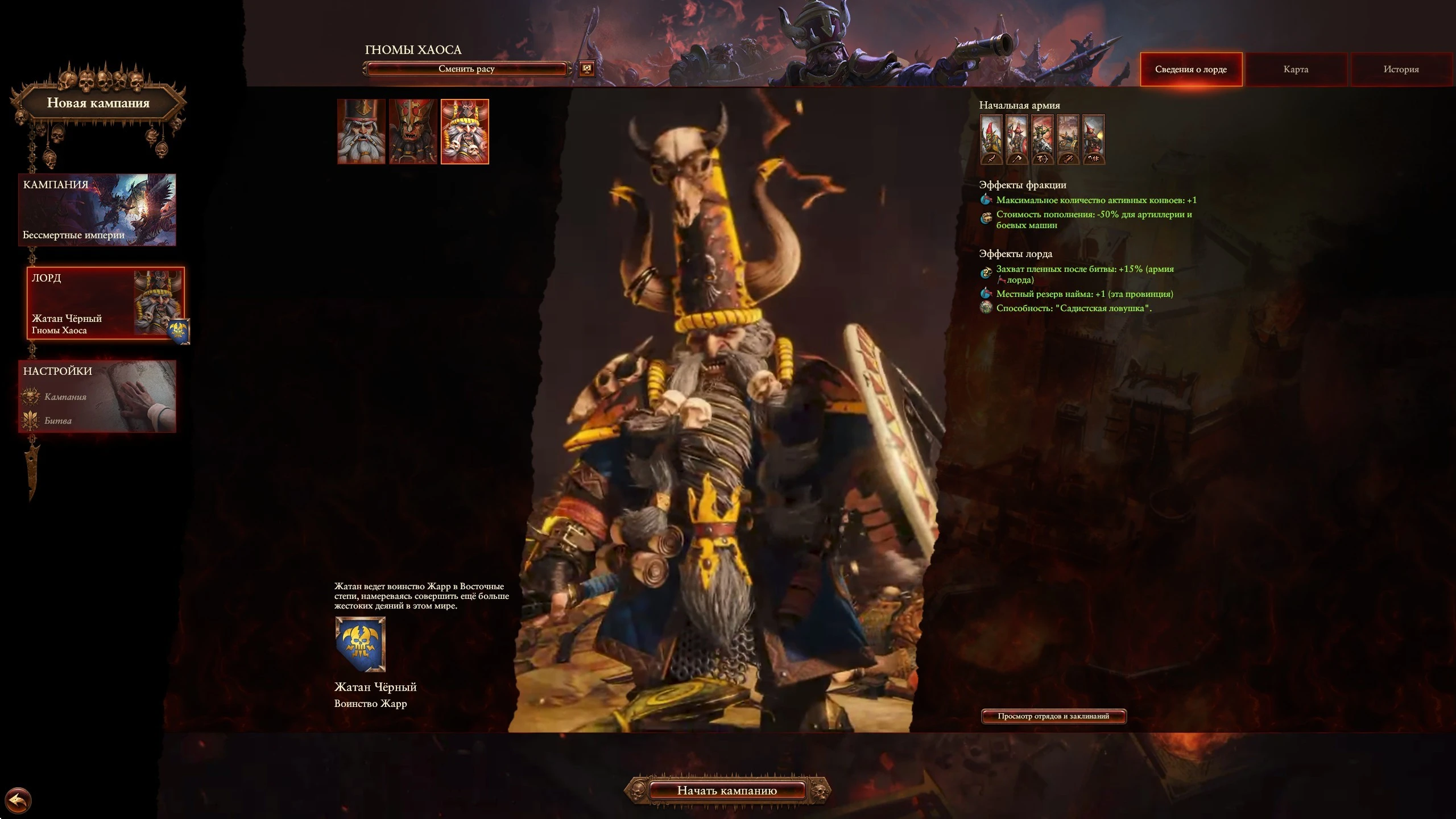
Task: Click the left arrow on the race selector
Action: click(366, 69)
